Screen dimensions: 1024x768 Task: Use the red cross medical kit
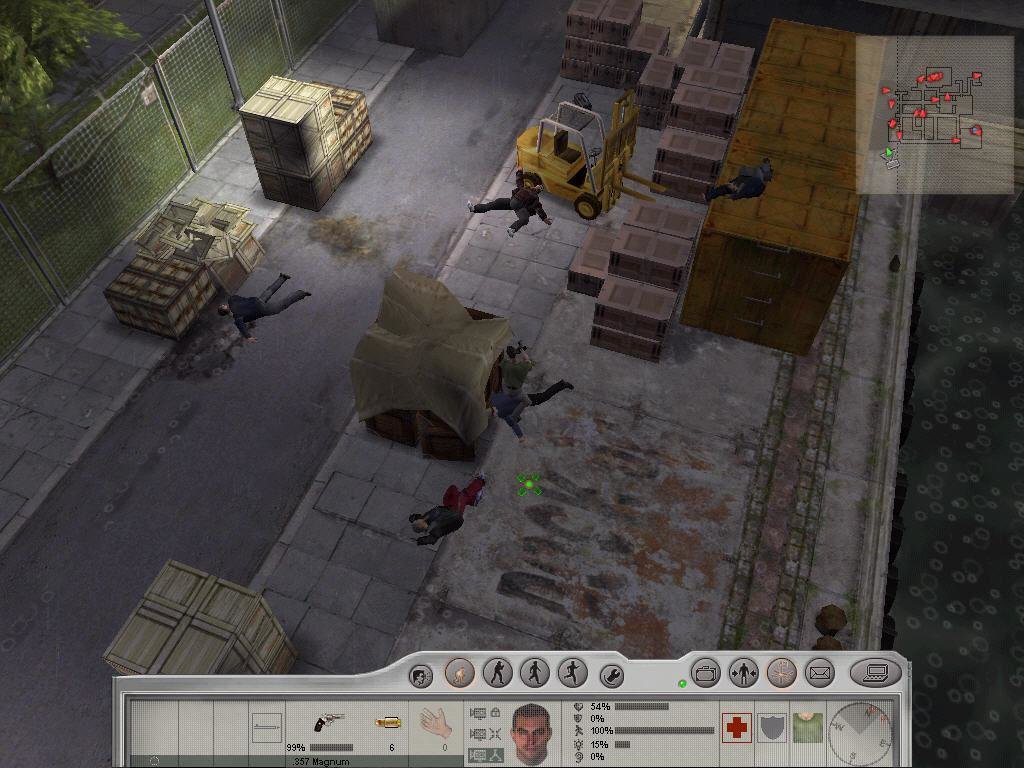[x=737, y=727]
